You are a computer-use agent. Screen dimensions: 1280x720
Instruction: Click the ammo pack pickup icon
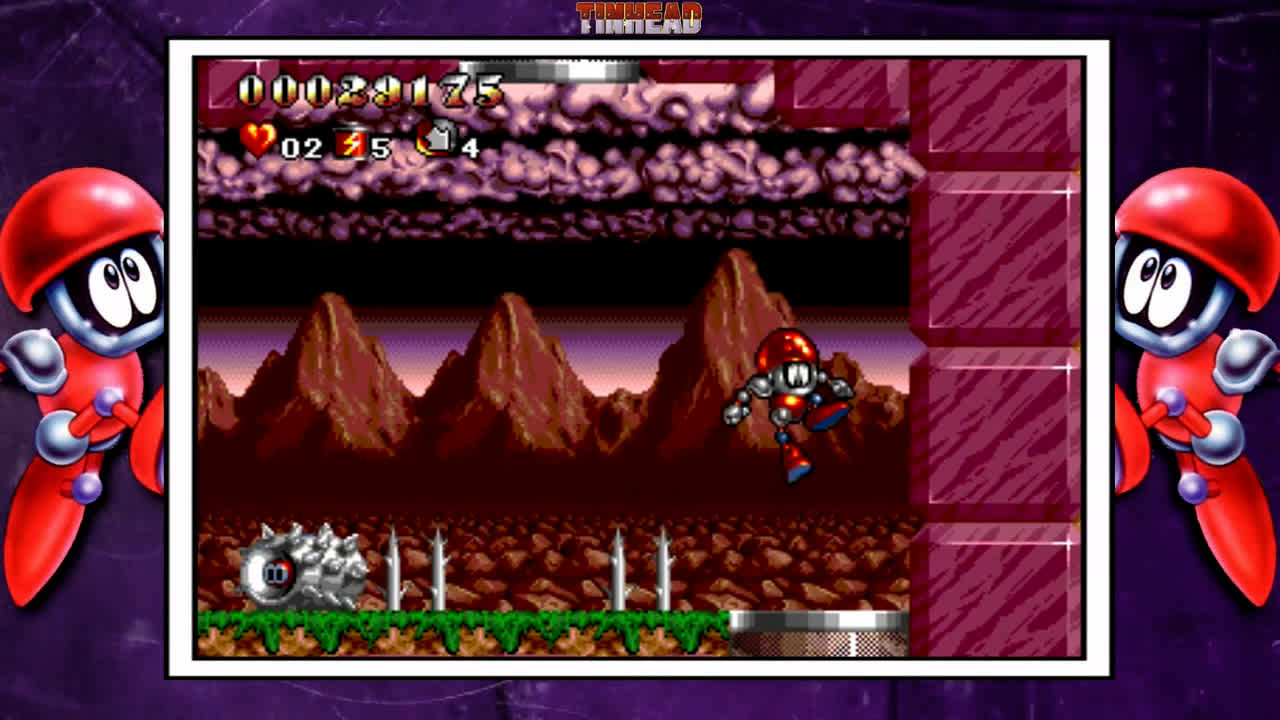pos(437,138)
